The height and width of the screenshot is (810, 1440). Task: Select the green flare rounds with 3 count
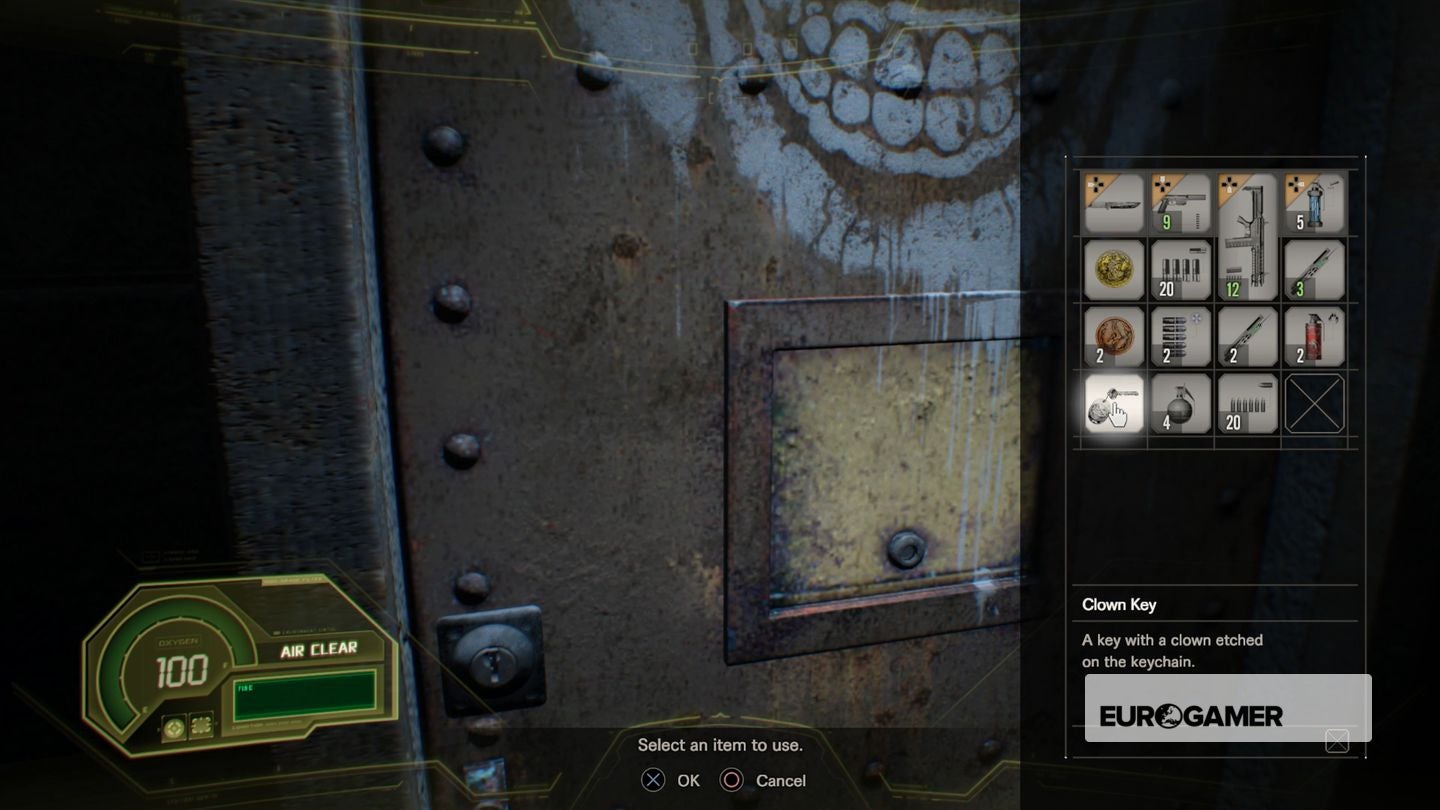(1314, 270)
